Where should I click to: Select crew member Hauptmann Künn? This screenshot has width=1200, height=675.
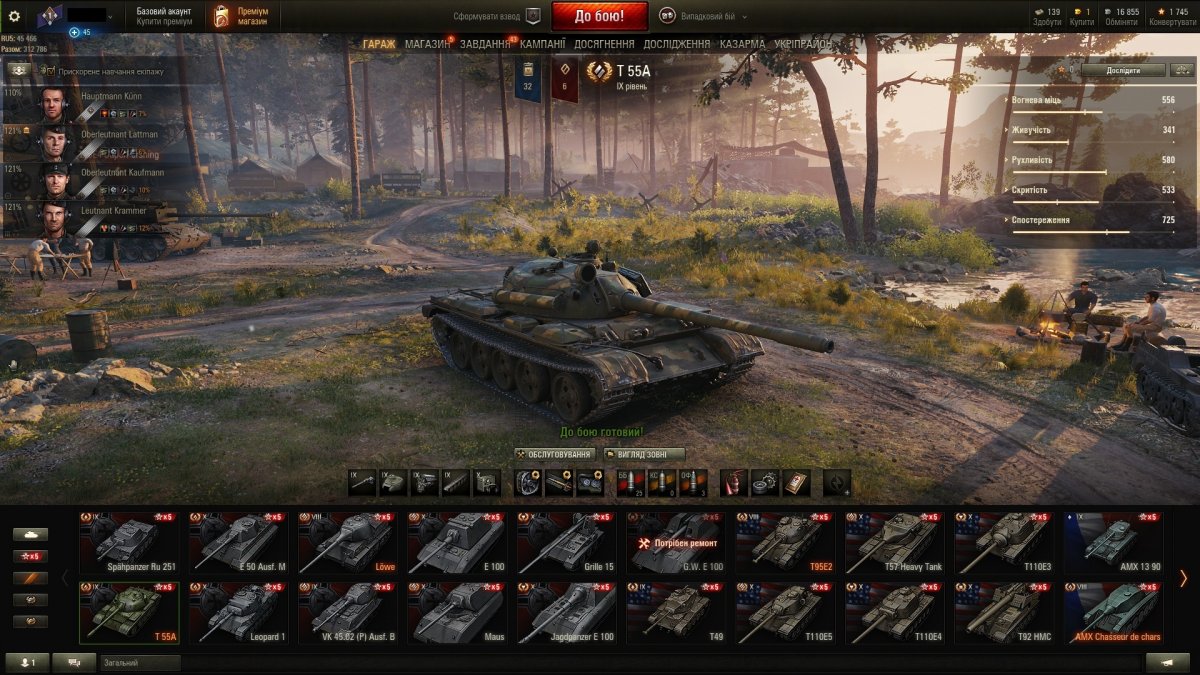click(95, 104)
